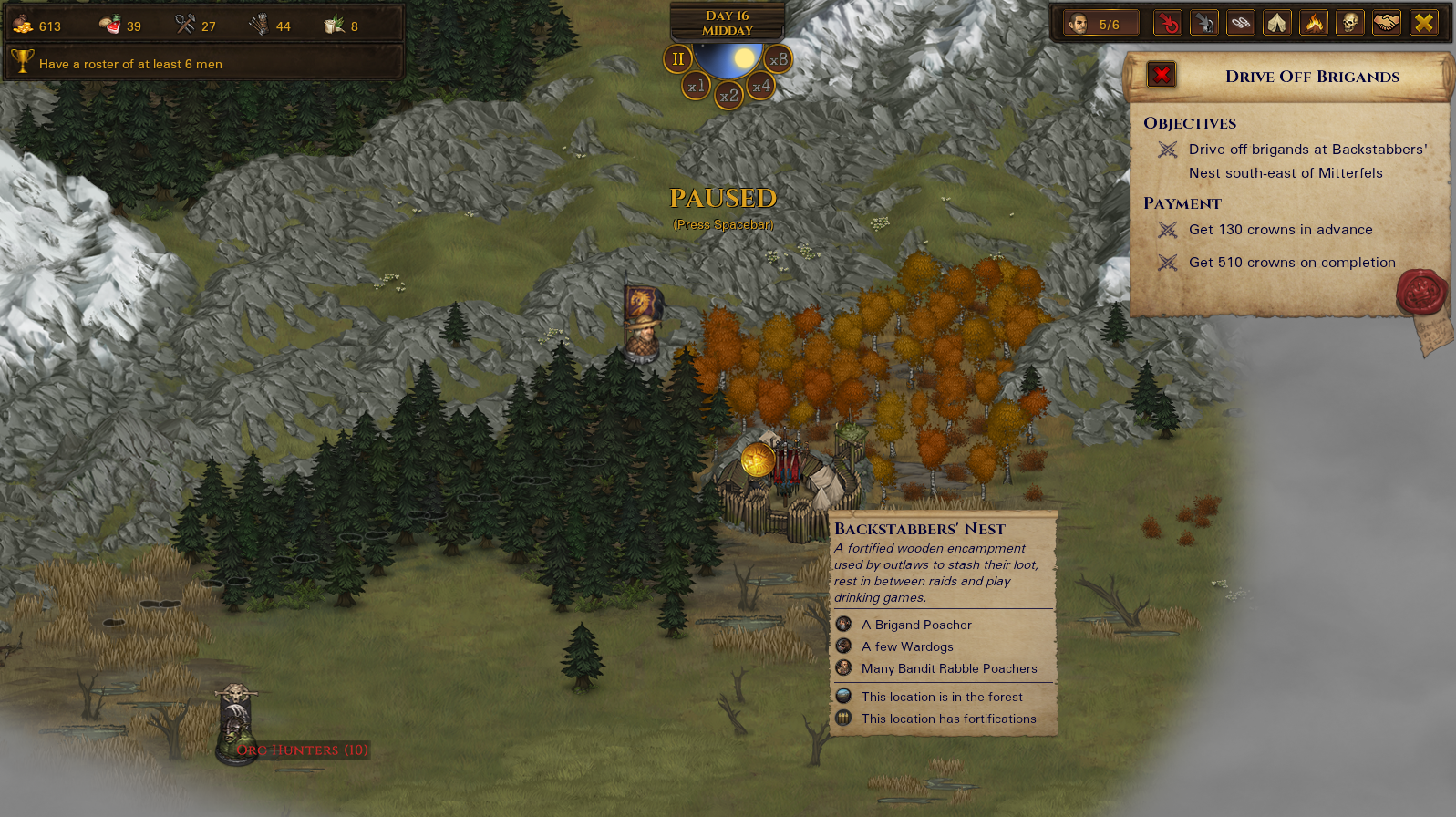
Task: Click the red retreat arrow icon
Action: (1168, 22)
